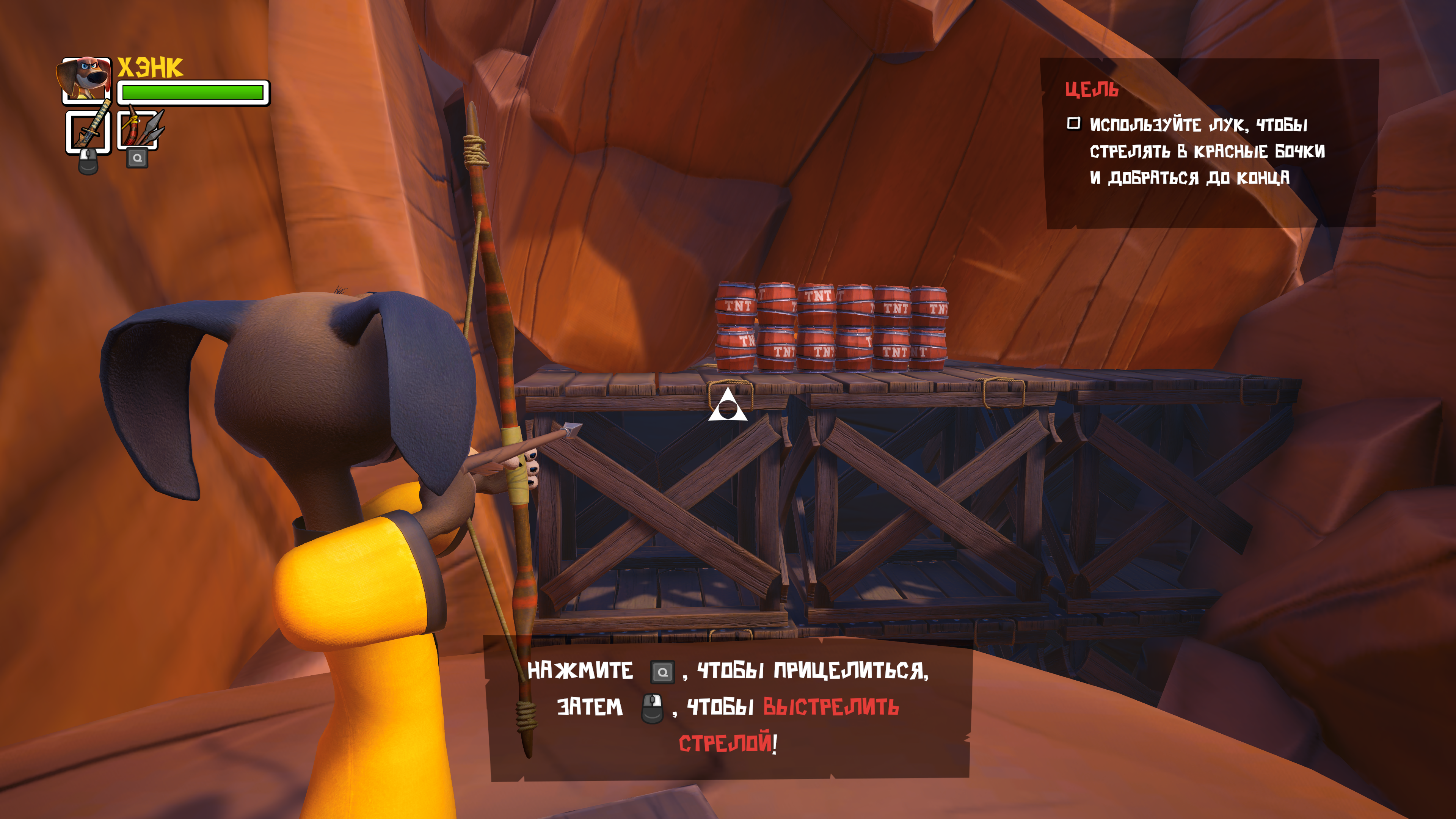Click the objective checkbox under Цель
This screenshot has height=819, width=1456.
[x=1073, y=123]
